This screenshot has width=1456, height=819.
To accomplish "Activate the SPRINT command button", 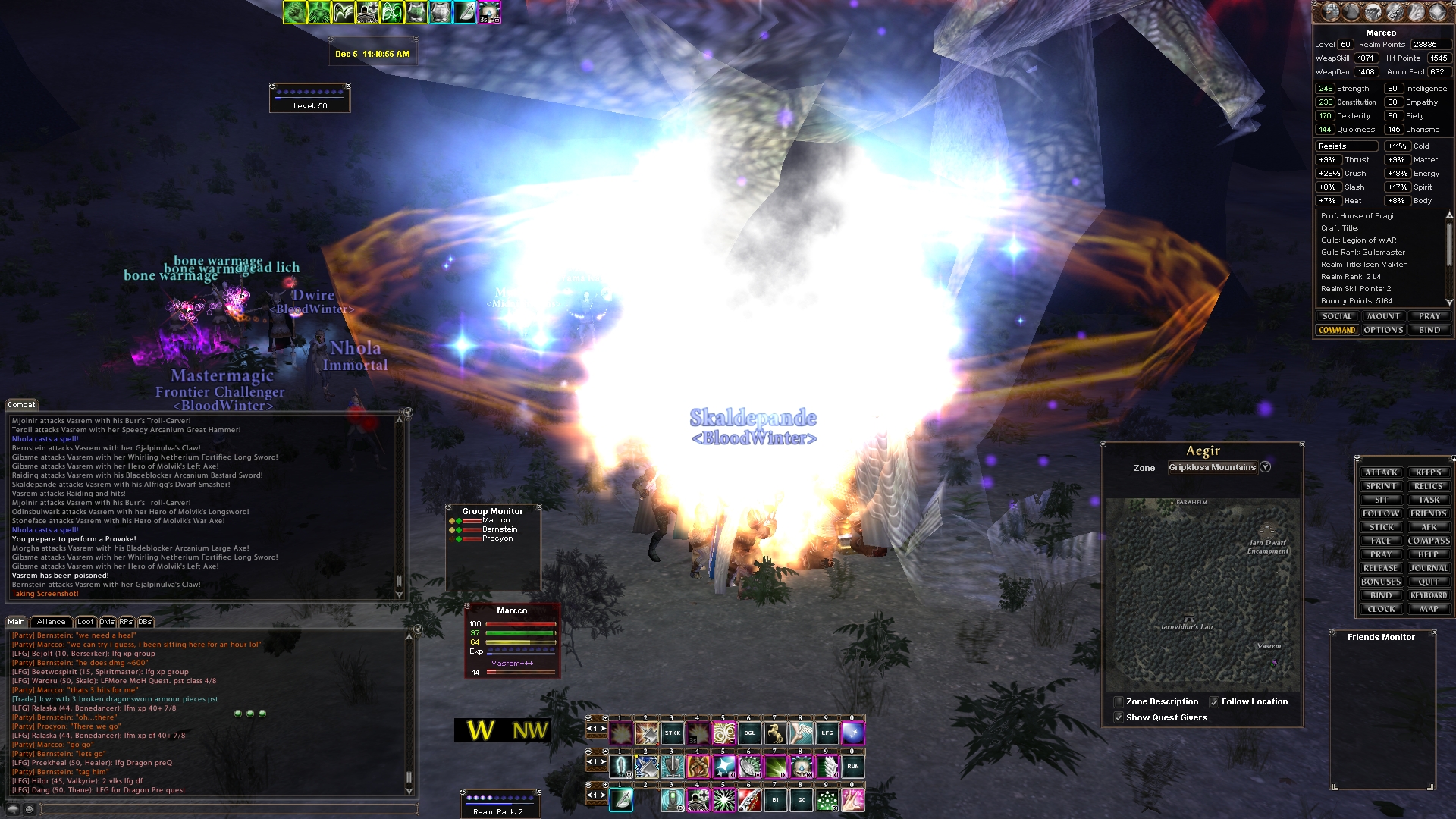I will pyautogui.click(x=1381, y=486).
